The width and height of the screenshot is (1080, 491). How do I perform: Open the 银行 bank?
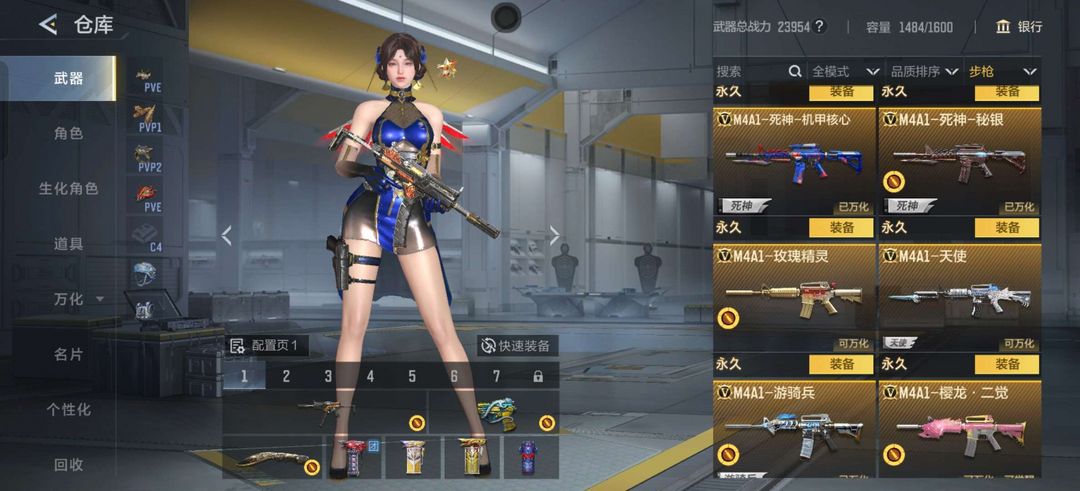pos(1018,27)
